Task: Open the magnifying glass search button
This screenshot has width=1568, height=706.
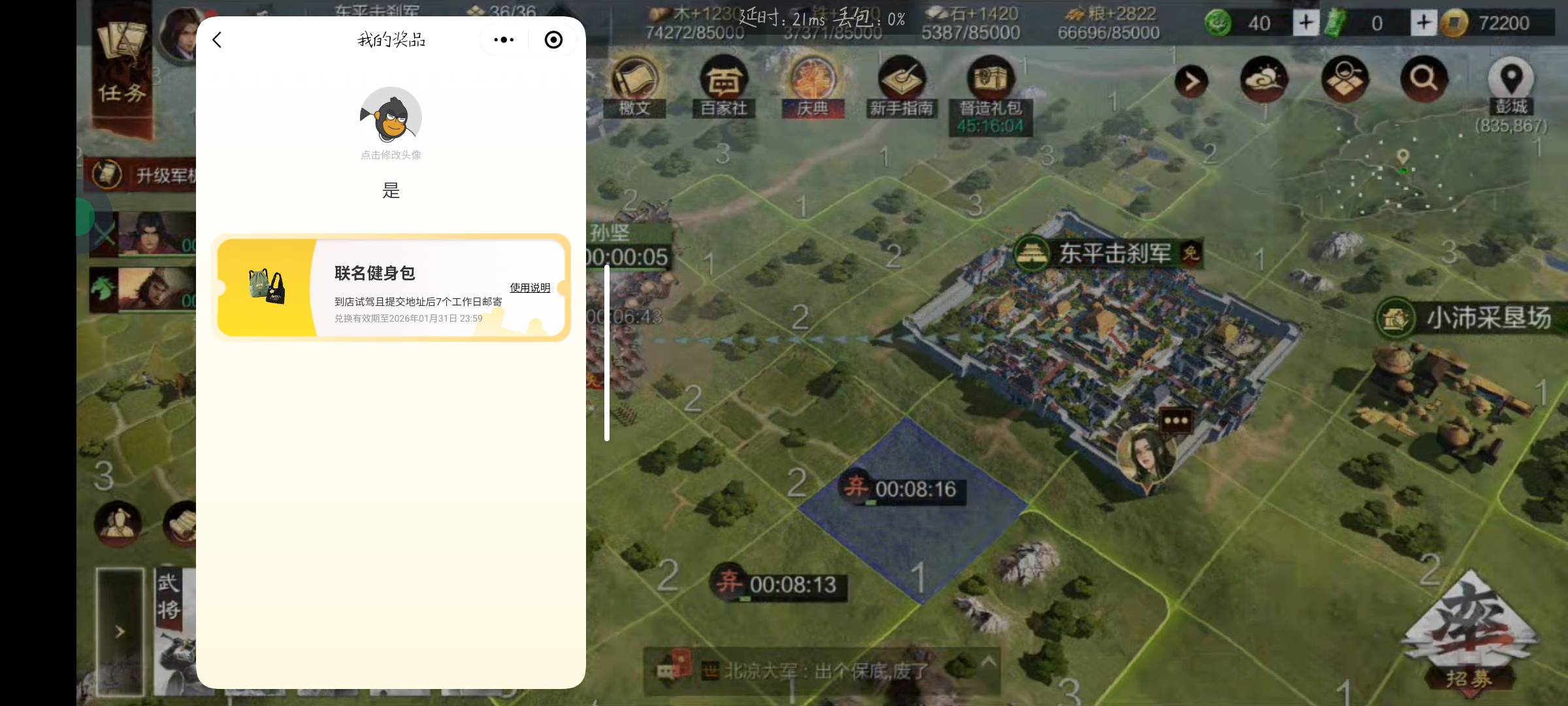Action: [1424, 79]
